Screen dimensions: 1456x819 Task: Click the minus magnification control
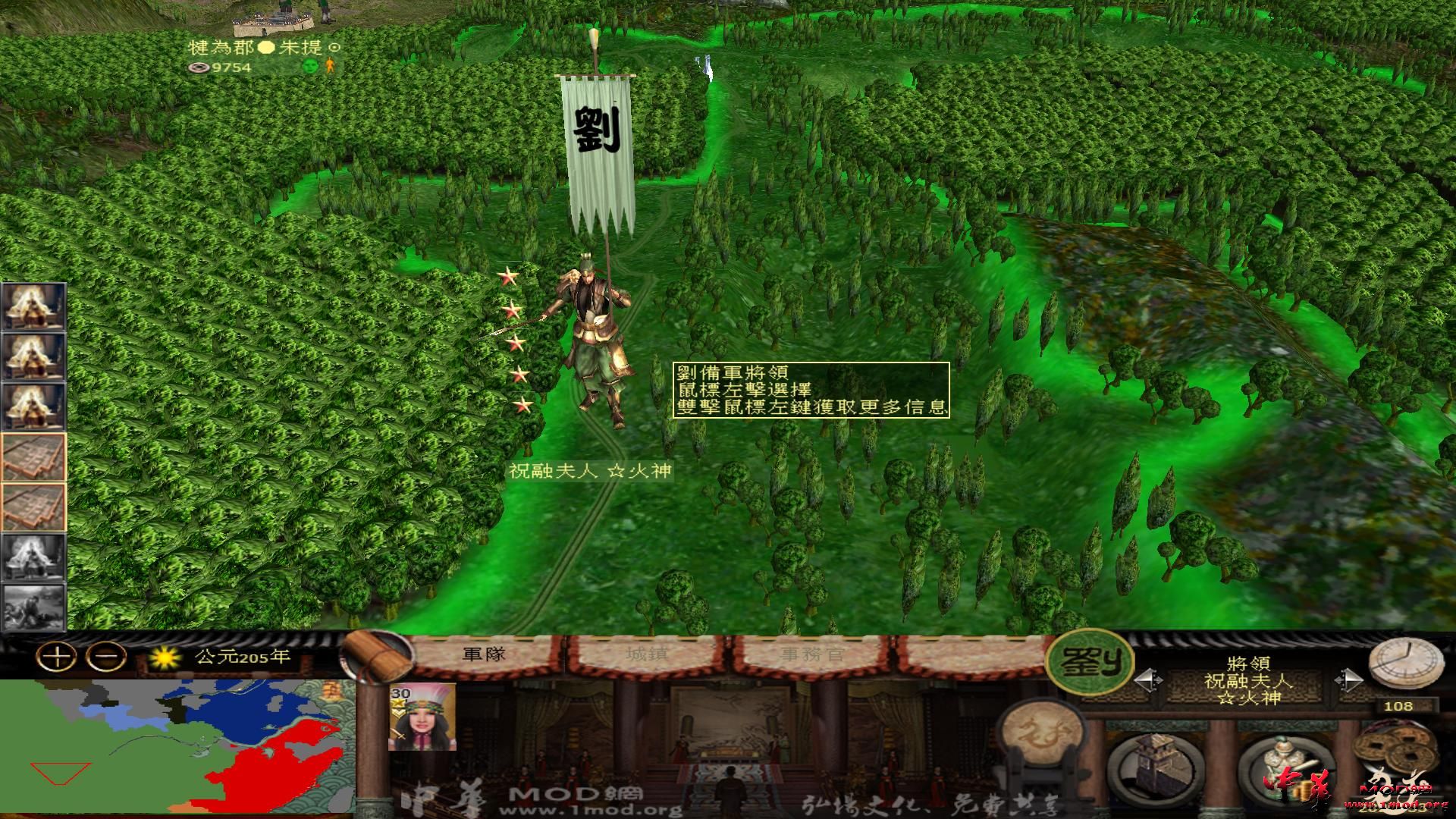click(105, 657)
